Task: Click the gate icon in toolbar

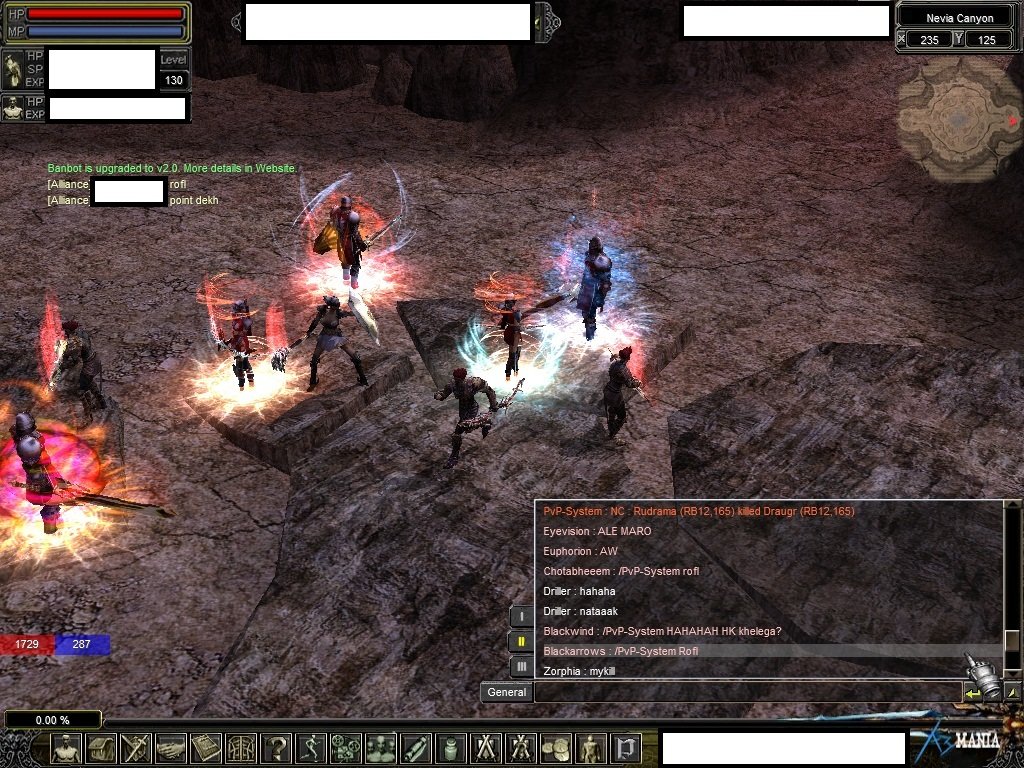Action: pos(241,747)
